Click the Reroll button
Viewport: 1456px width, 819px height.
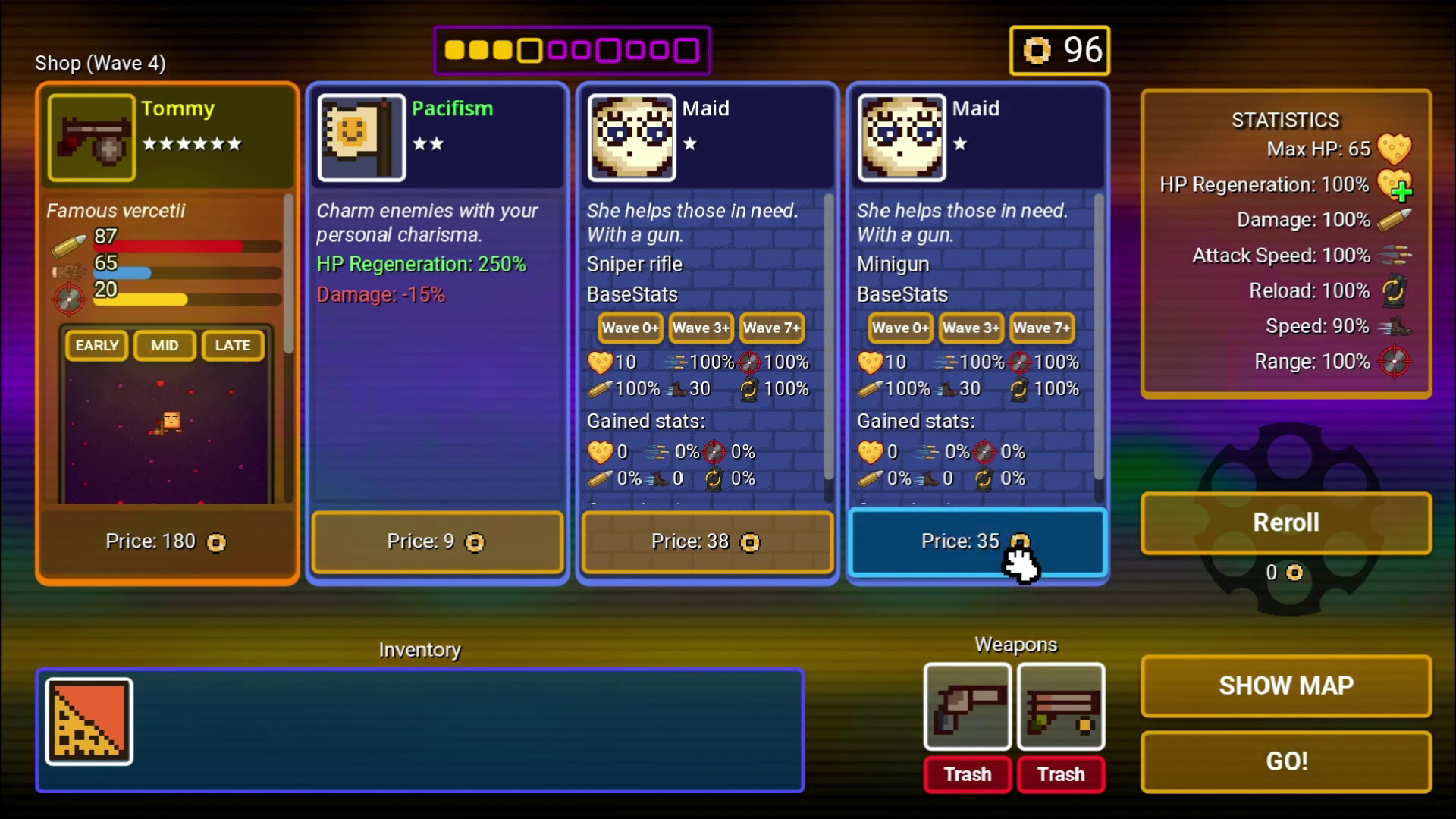pyautogui.click(x=1285, y=522)
